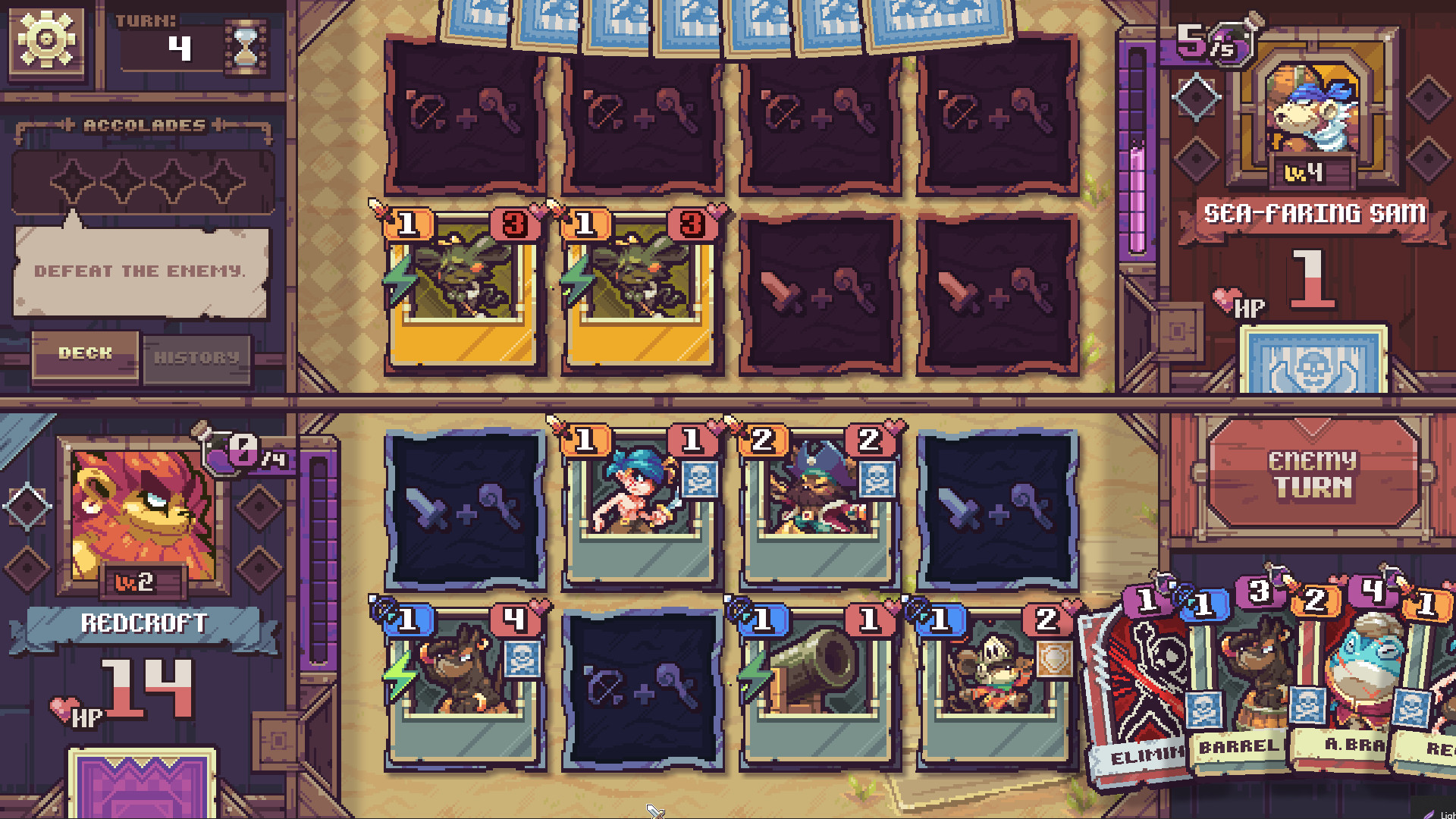1456x819 pixels.
Task: Expand the Accolades stars panel
Action: click(x=143, y=182)
